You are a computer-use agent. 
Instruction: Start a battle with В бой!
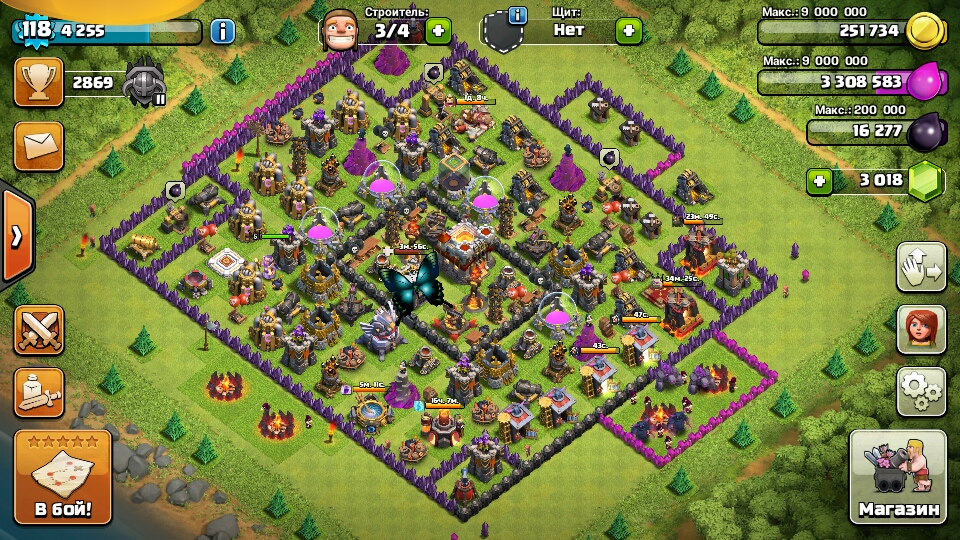pos(62,478)
